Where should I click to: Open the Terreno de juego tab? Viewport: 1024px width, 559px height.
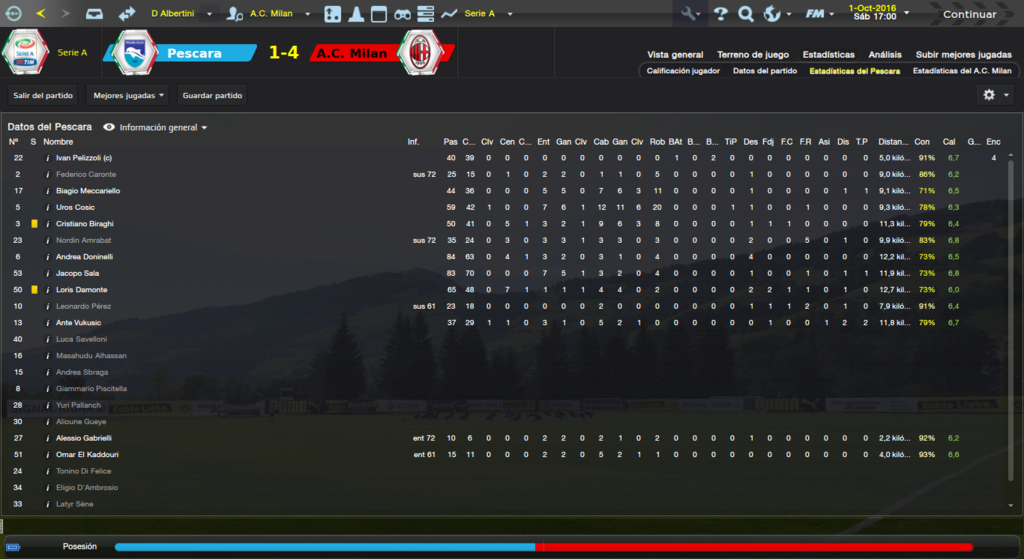tap(753, 55)
